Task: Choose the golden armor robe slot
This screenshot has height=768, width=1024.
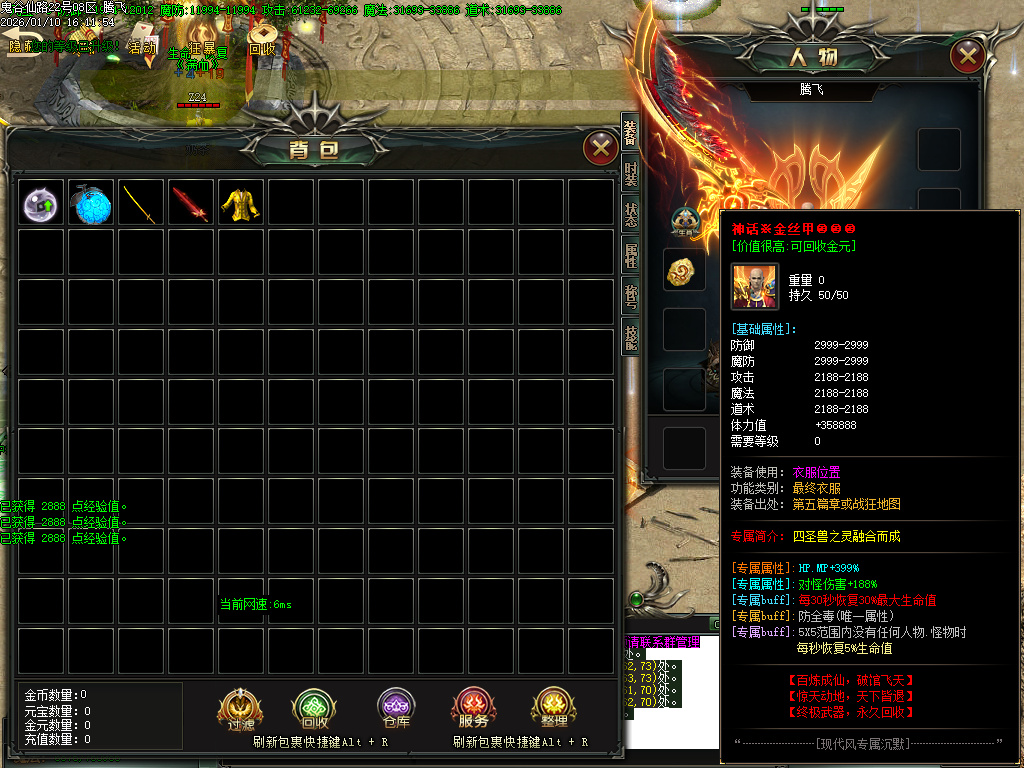Action: 242,204
